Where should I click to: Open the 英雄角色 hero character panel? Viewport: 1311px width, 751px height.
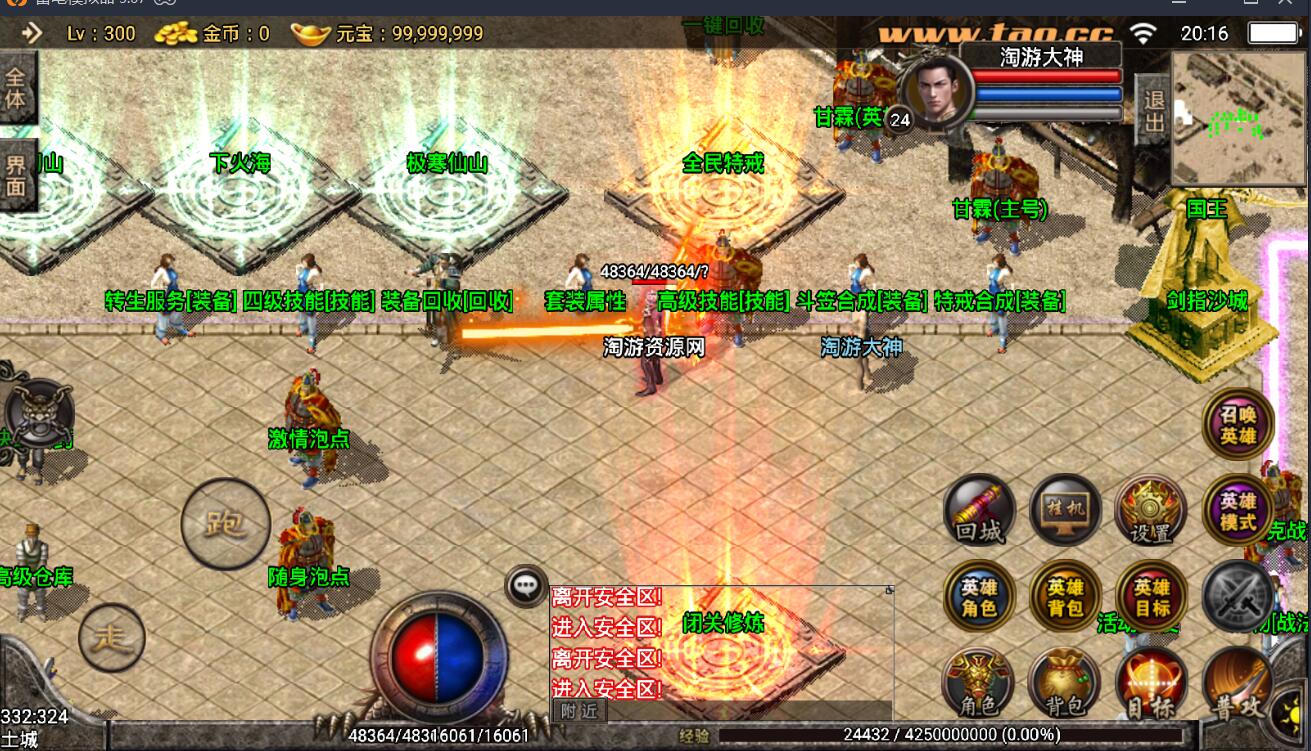coord(979,597)
